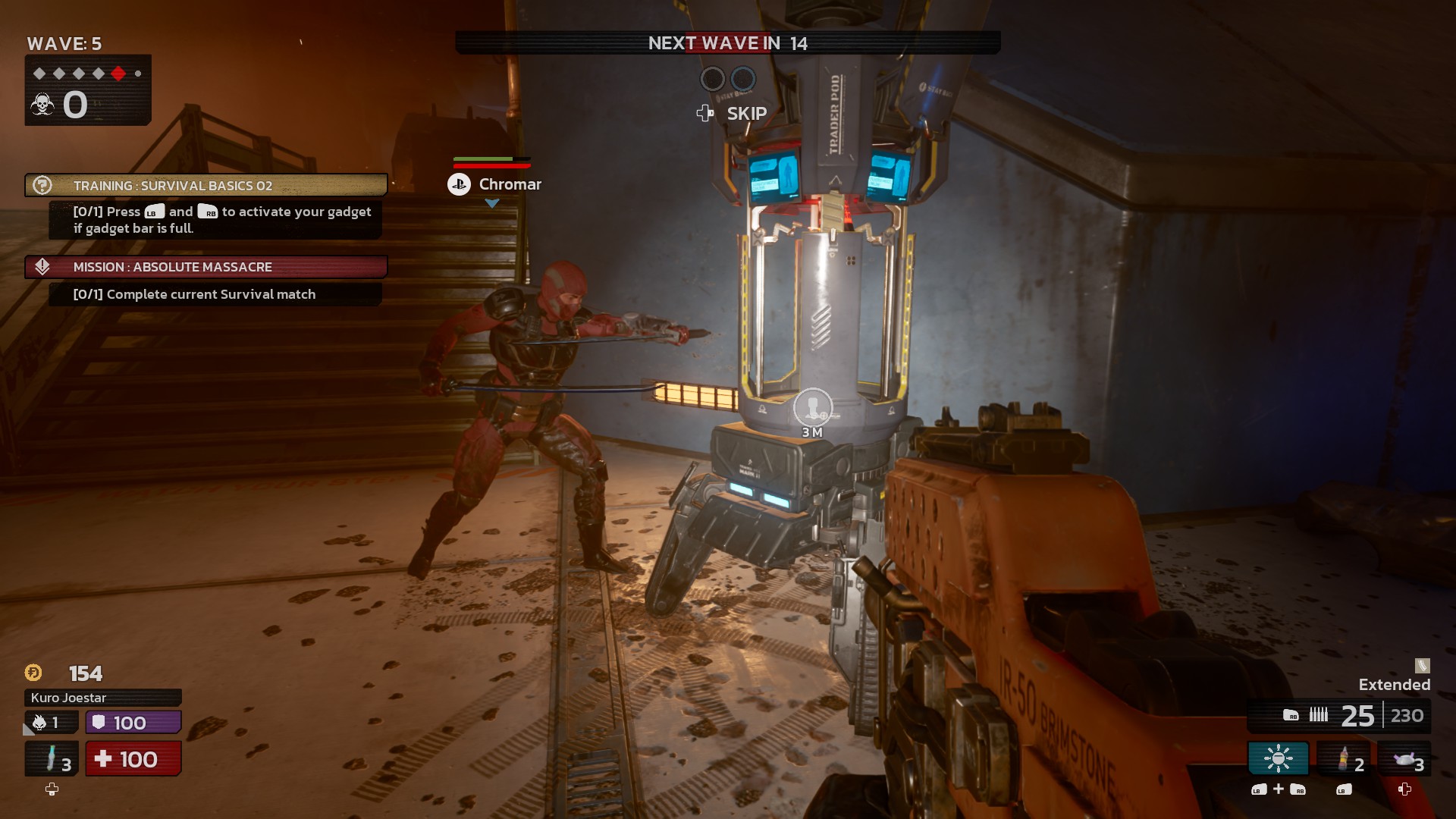1456x819 pixels.
Task: Use the healing syringe slot
Action: 52,758
